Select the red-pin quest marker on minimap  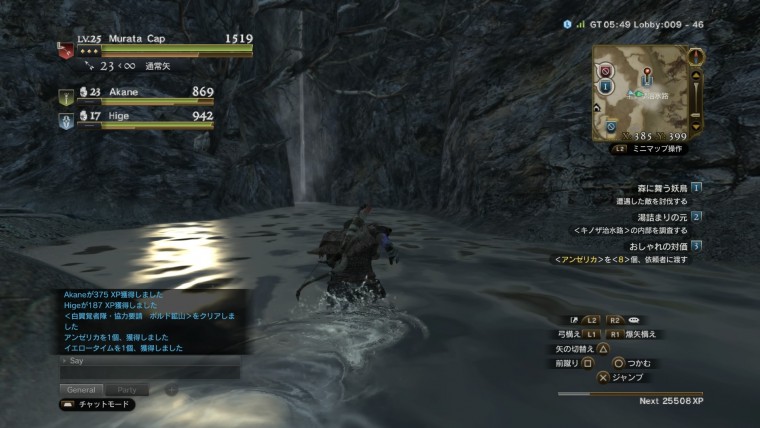(x=646, y=73)
